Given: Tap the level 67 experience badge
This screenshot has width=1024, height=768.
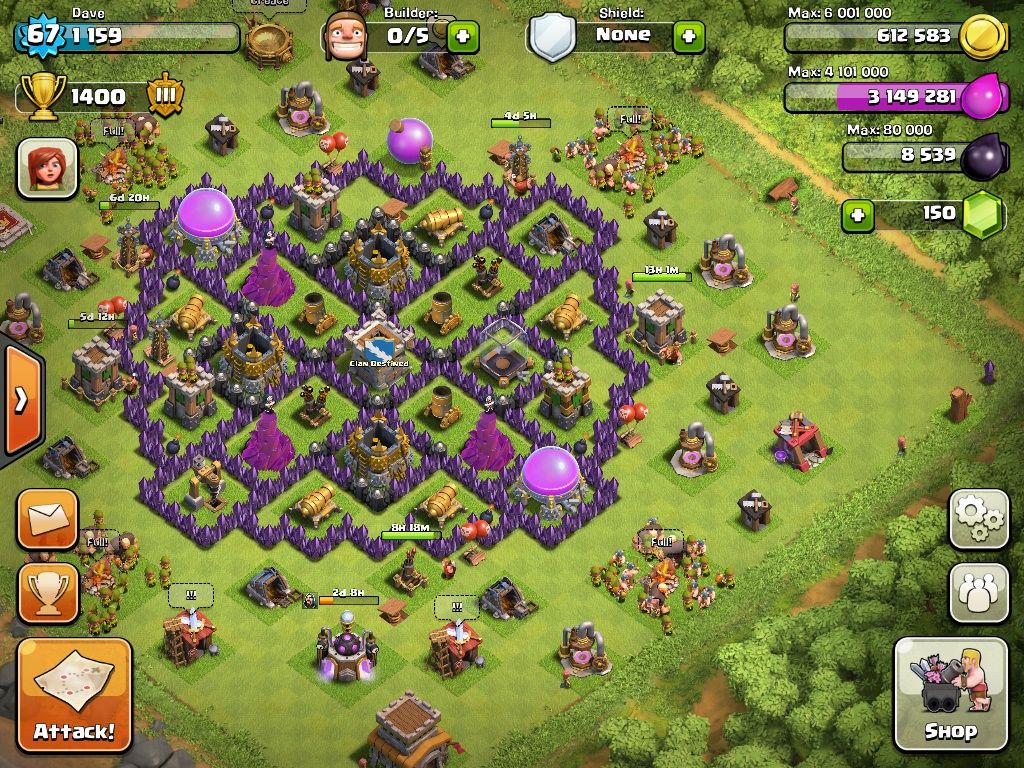Looking at the screenshot, I should (x=40, y=35).
